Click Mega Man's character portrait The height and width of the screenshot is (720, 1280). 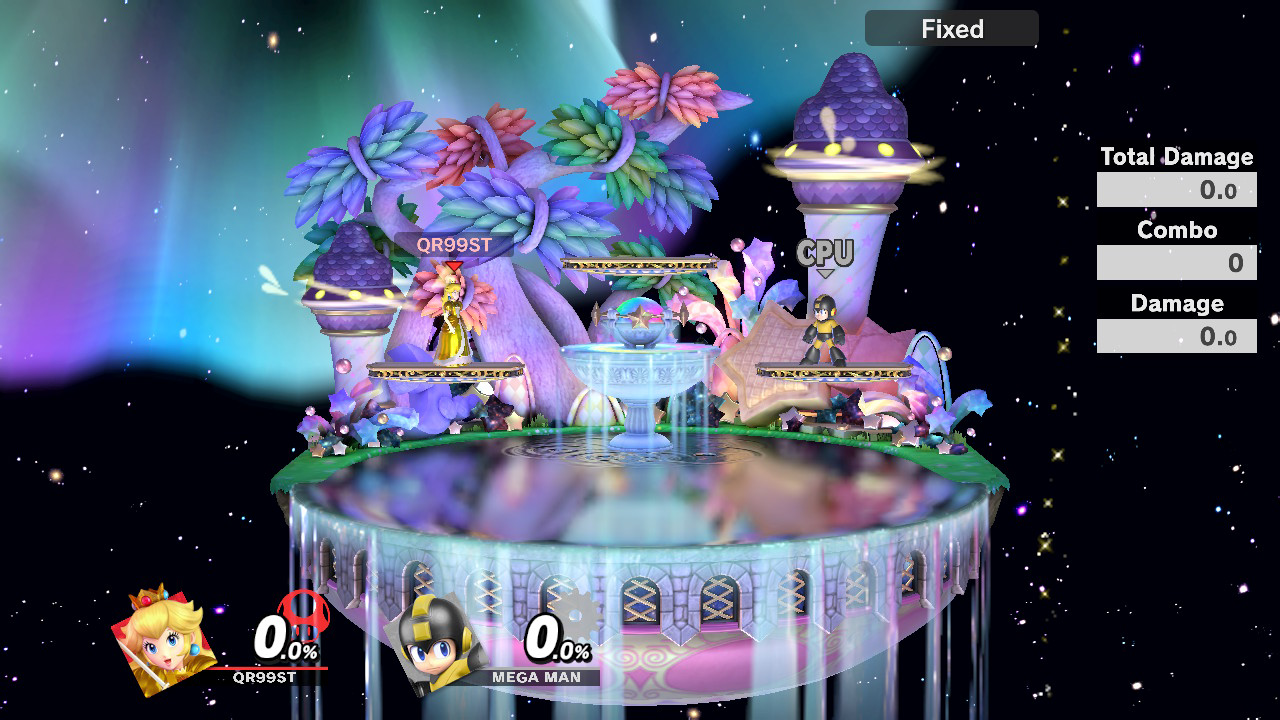pyautogui.click(x=437, y=640)
